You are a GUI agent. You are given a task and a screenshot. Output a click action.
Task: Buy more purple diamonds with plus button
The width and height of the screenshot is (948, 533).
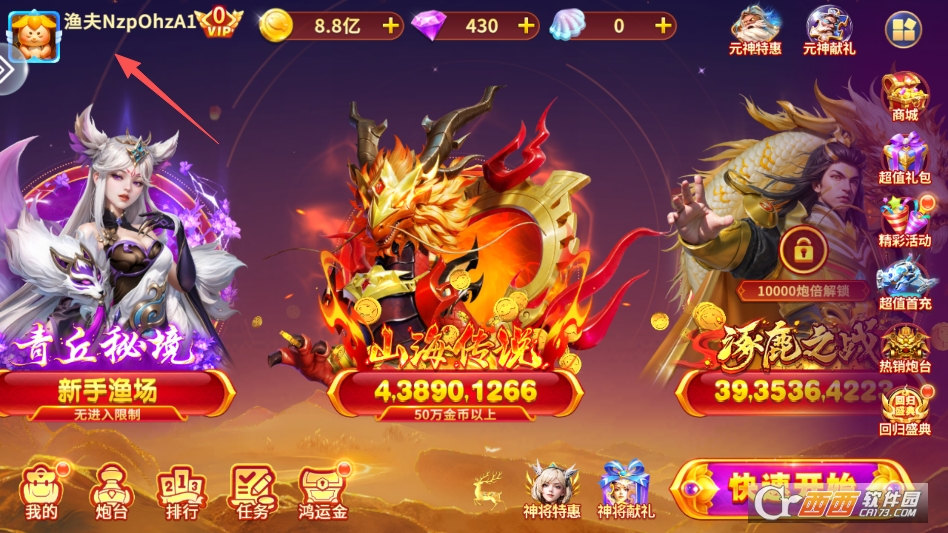pyautogui.click(x=527, y=26)
